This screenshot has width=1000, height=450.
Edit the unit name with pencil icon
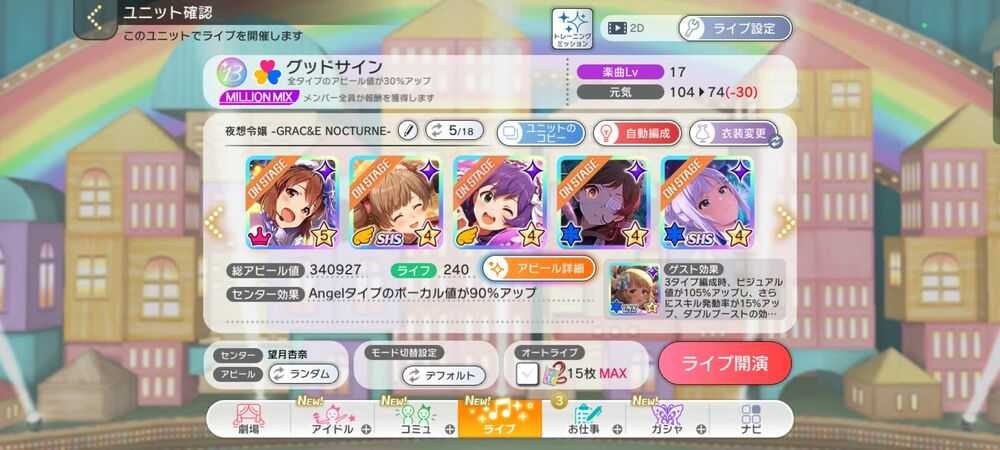(x=407, y=131)
